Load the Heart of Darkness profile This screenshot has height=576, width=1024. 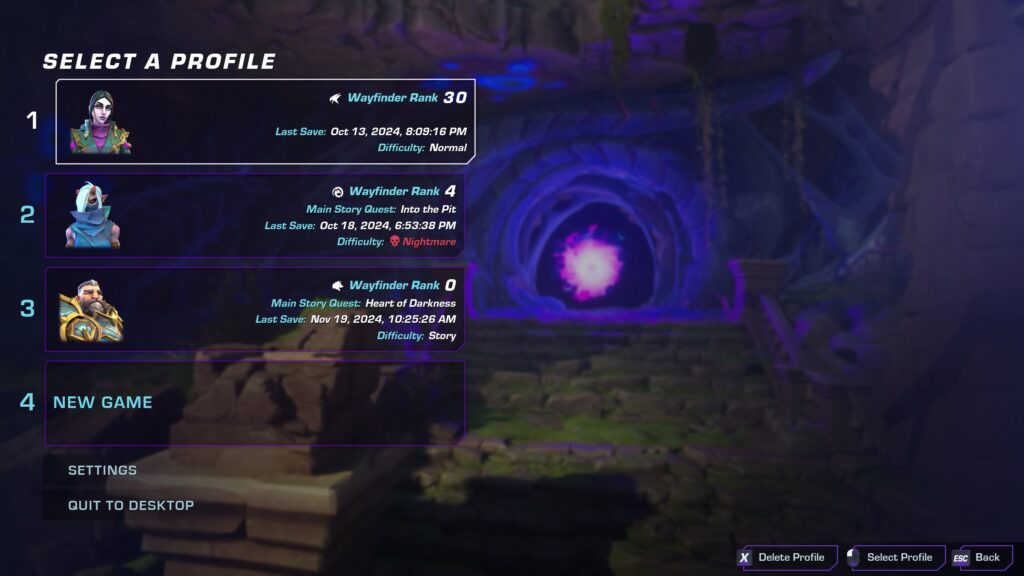pyautogui.click(x=255, y=309)
